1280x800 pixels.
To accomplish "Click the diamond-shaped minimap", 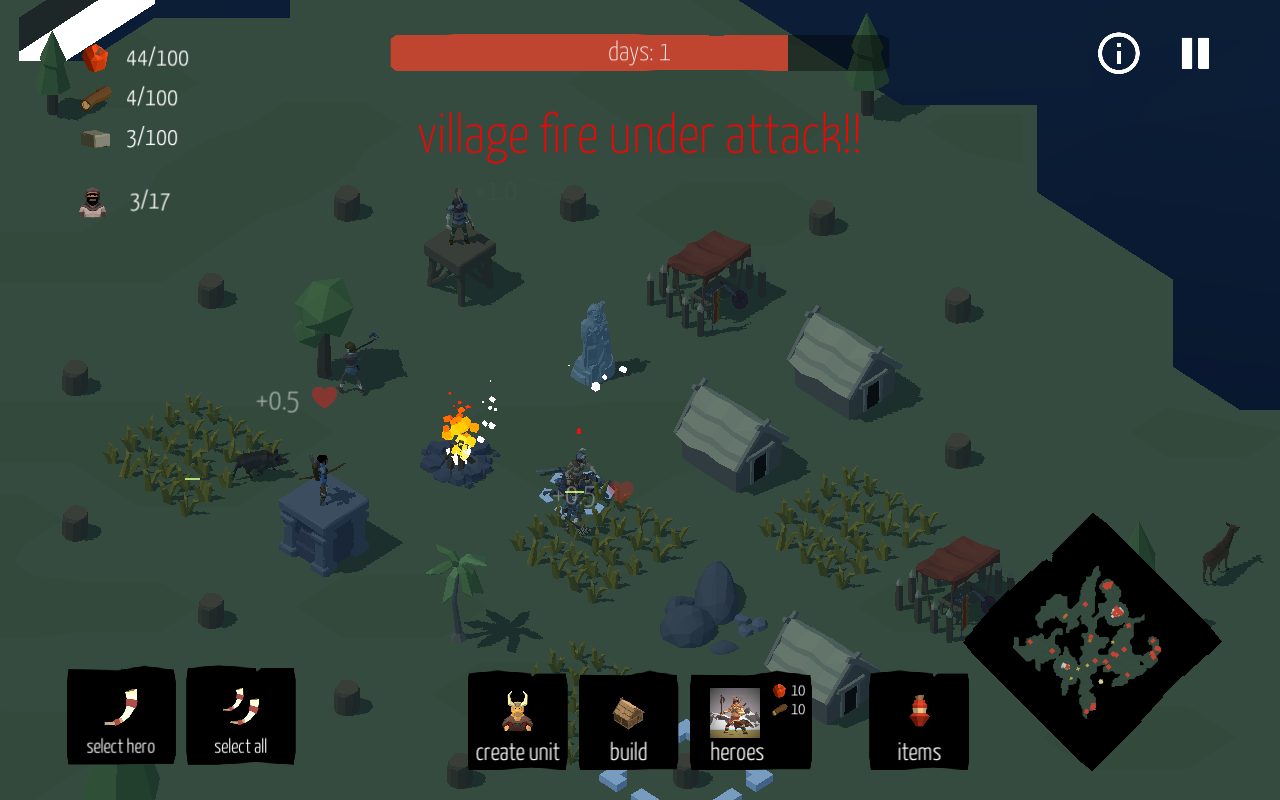I will pyautogui.click(x=1092, y=642).
